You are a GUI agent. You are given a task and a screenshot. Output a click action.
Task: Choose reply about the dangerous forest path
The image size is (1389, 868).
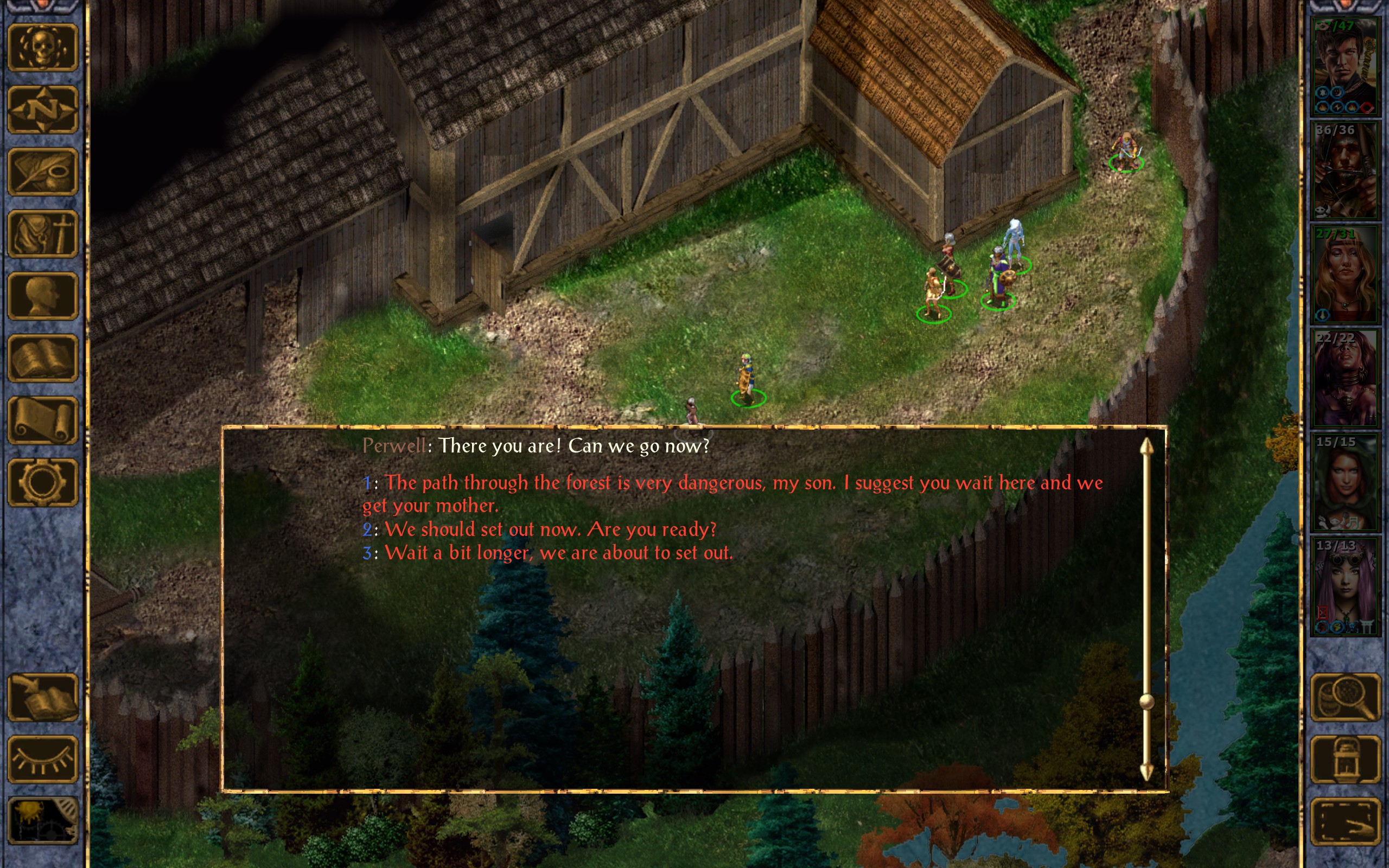pos(732,483)
